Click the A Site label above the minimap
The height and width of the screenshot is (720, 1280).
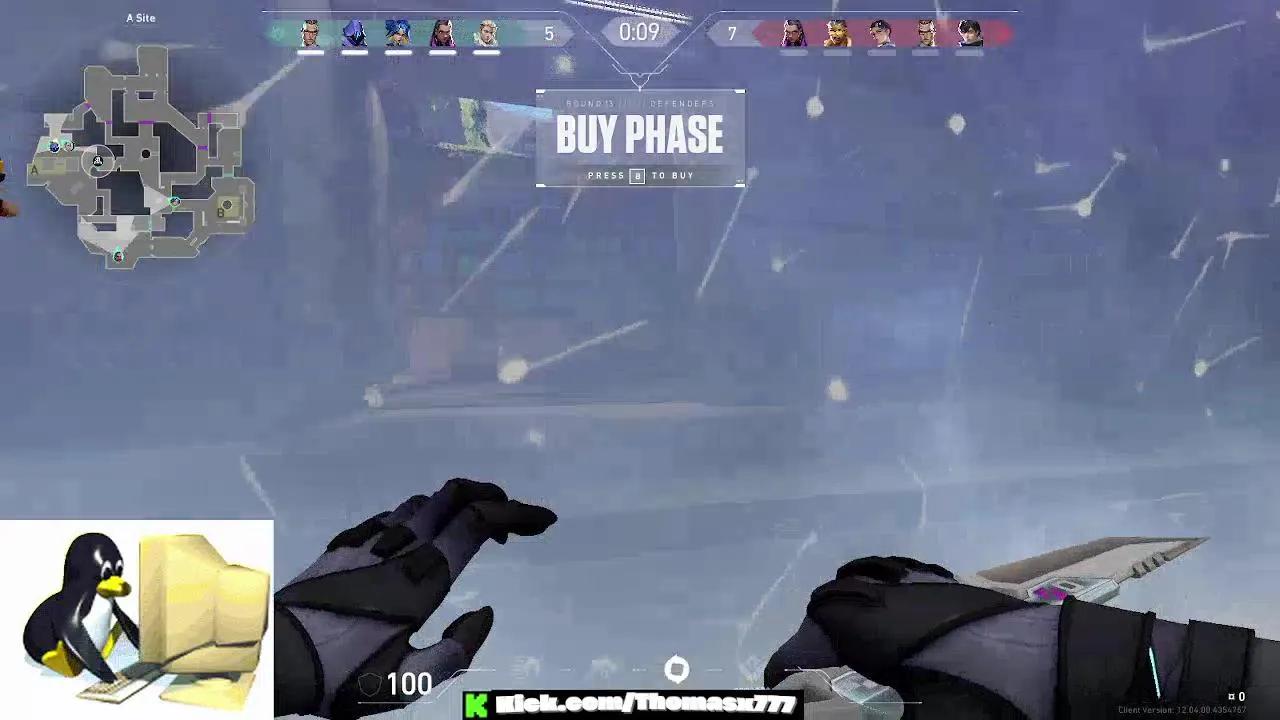pyautogui.click(x=140, y=17)
